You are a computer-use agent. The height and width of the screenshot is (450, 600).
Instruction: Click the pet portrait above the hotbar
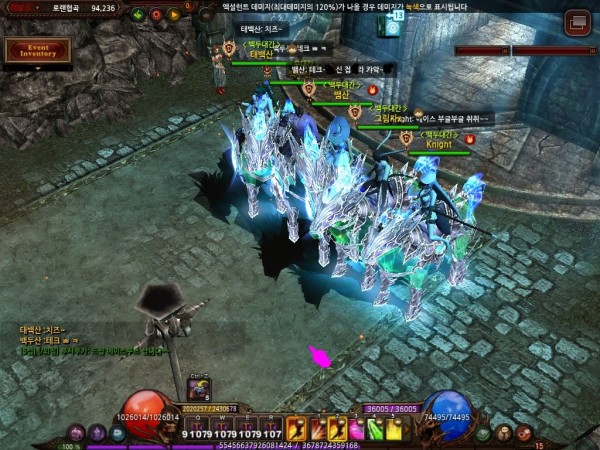coord(198,391)
